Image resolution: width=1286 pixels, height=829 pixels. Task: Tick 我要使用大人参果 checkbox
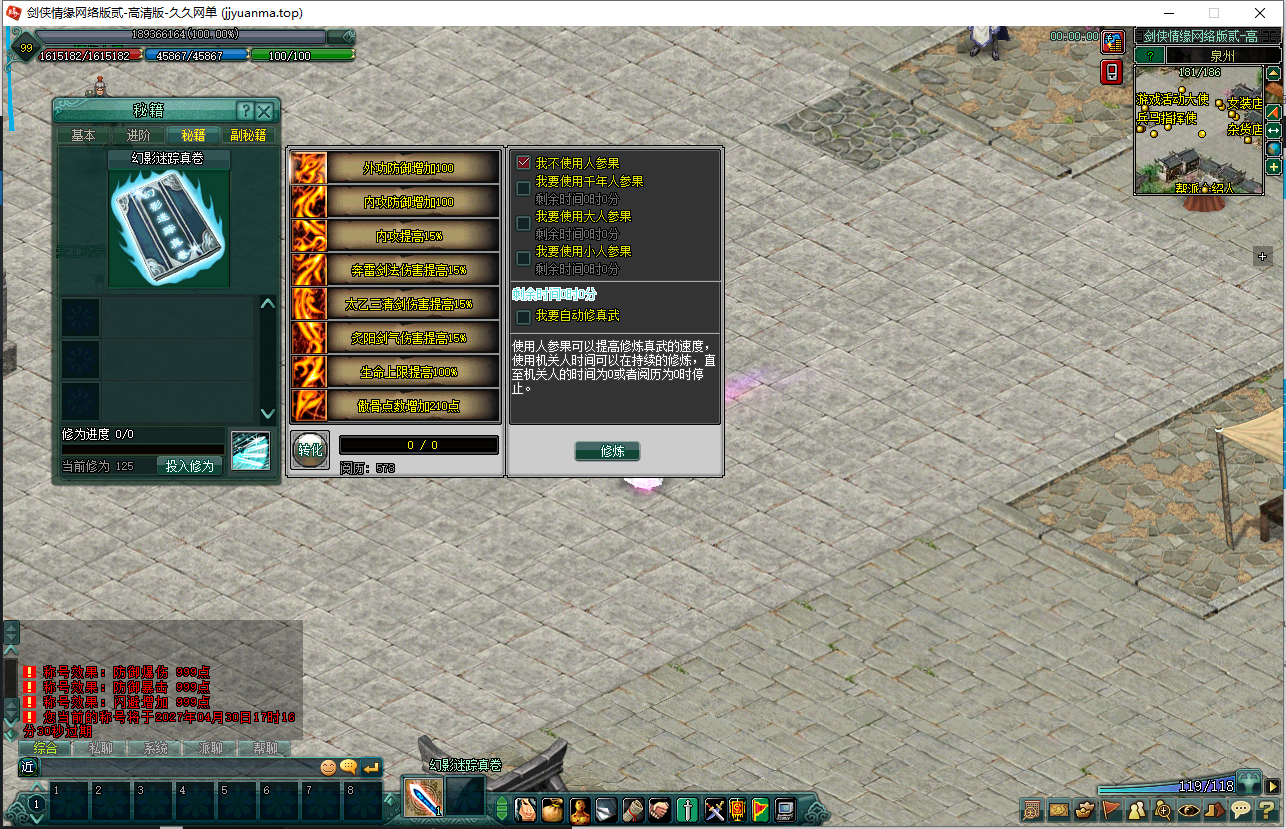click(523, 223)
